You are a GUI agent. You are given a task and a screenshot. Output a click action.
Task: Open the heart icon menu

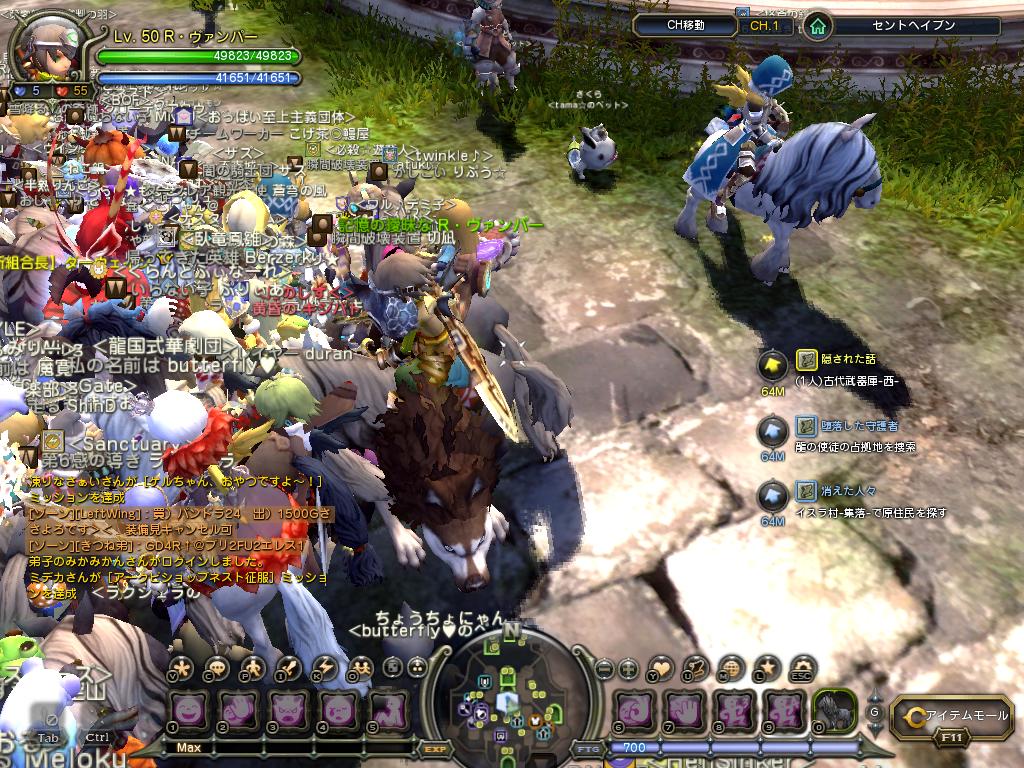662,668
